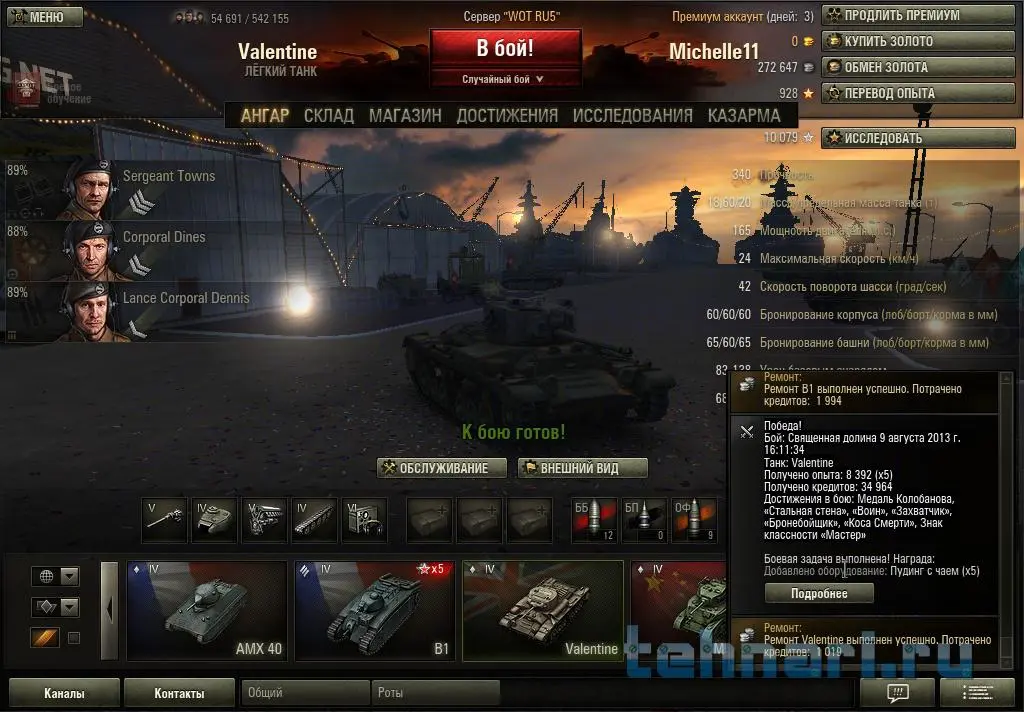Go to the Достижения tab

[507, 116]
